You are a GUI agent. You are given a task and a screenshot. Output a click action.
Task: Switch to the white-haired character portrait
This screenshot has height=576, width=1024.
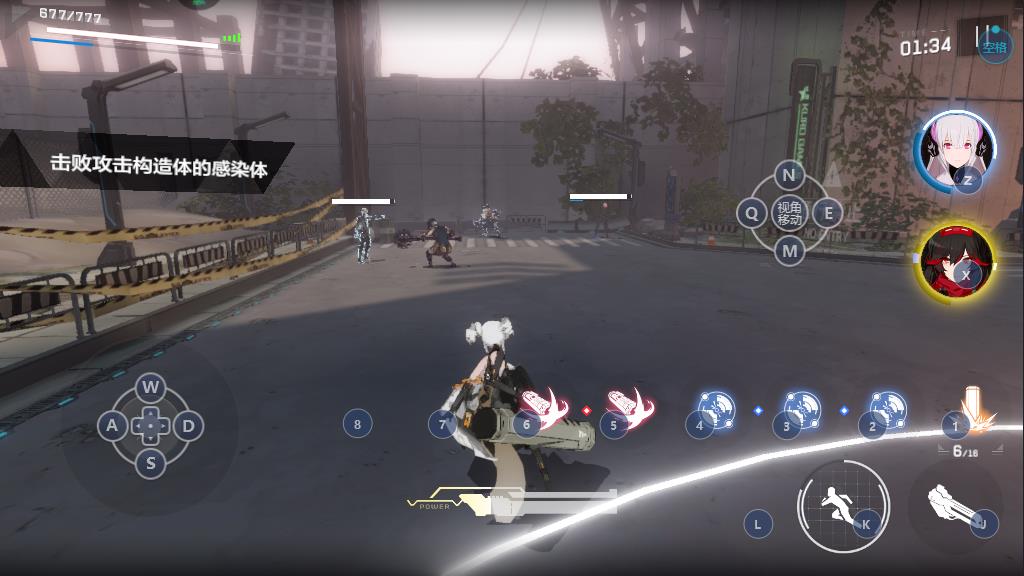953,152
